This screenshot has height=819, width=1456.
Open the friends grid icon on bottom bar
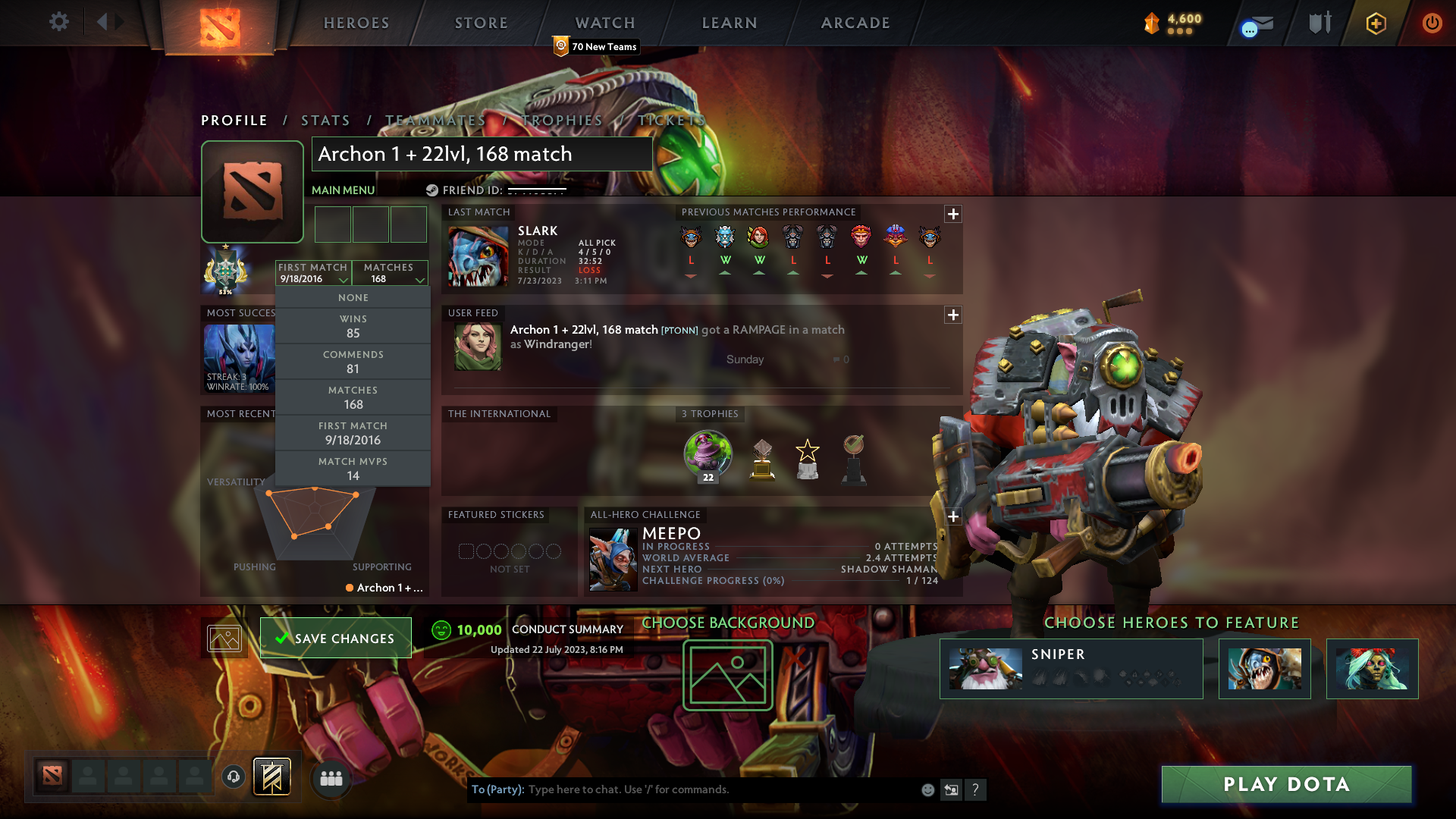331,777
